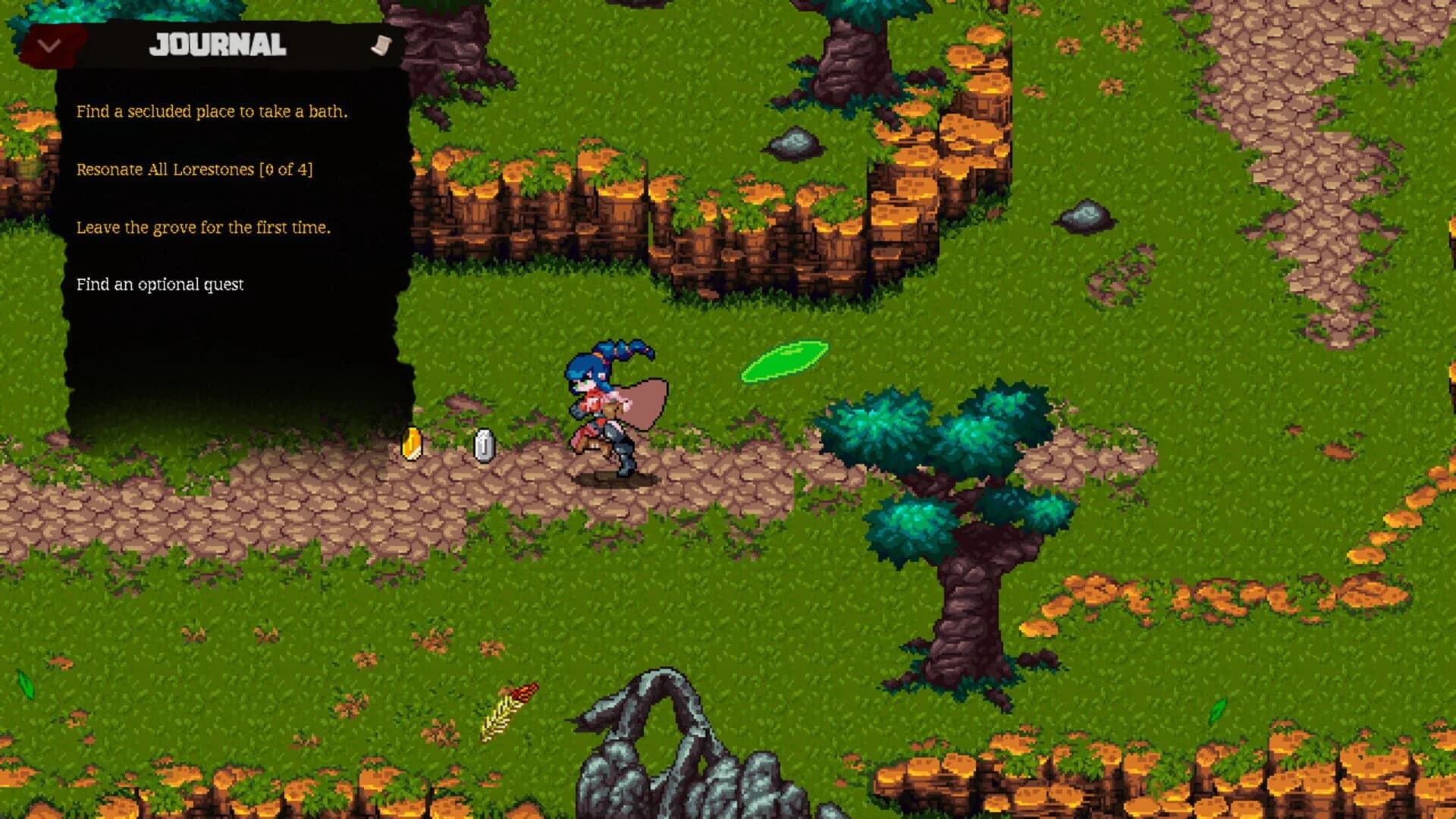
Task: Click the JOURNAL title bar
Action: tap(218, 45)
